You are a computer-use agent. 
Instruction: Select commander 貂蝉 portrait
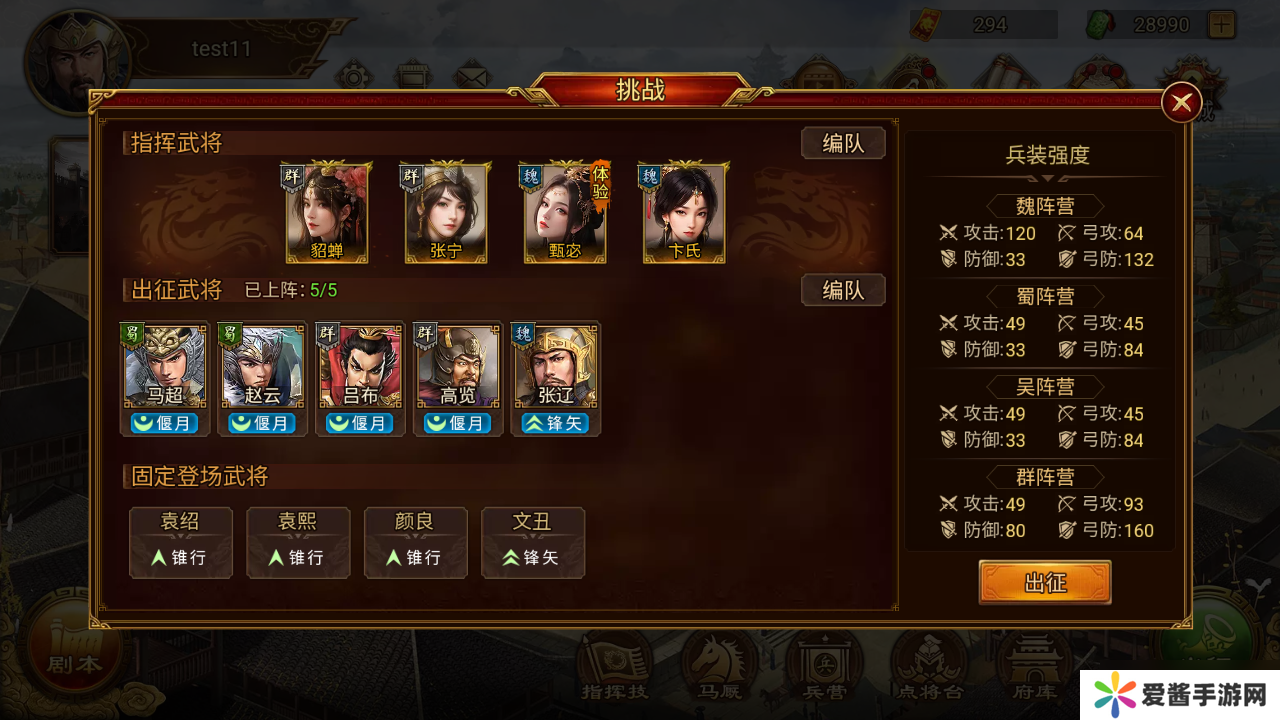point(327,213)
